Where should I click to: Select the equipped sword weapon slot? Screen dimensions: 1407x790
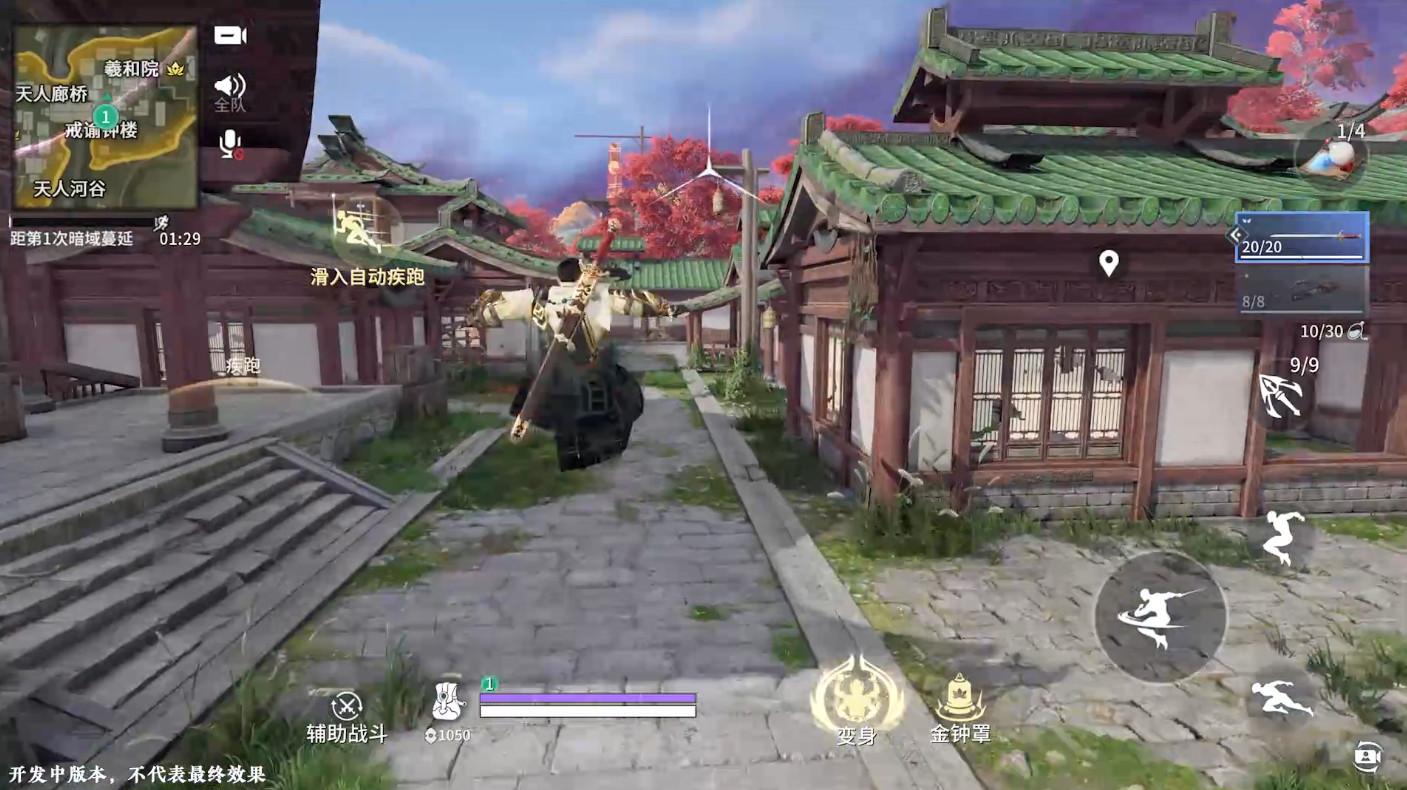click(1300, 237)
